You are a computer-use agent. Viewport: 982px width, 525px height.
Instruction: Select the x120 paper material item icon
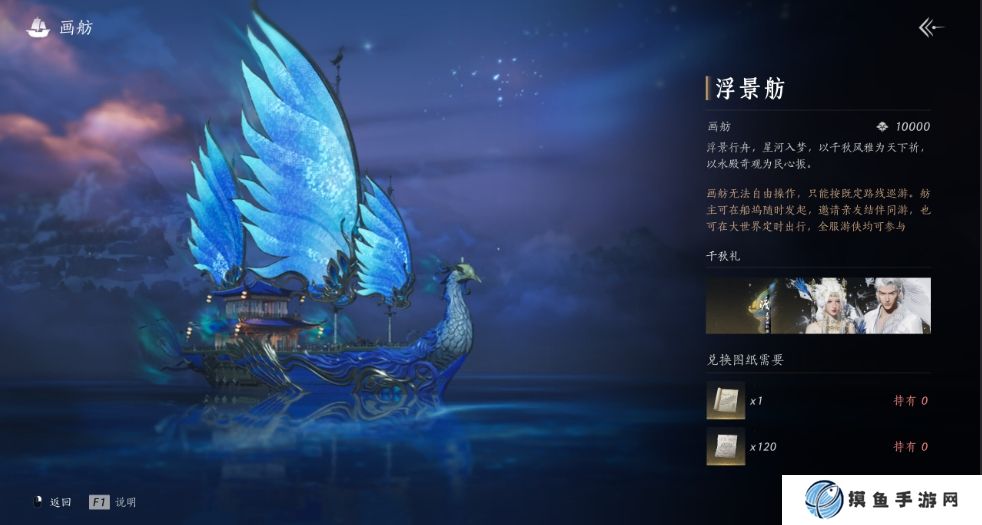(x=725, y=446)
